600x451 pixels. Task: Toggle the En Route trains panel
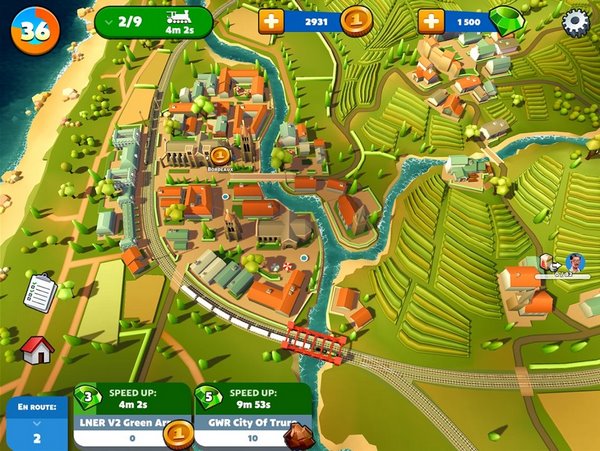click(x=37, y=422)
